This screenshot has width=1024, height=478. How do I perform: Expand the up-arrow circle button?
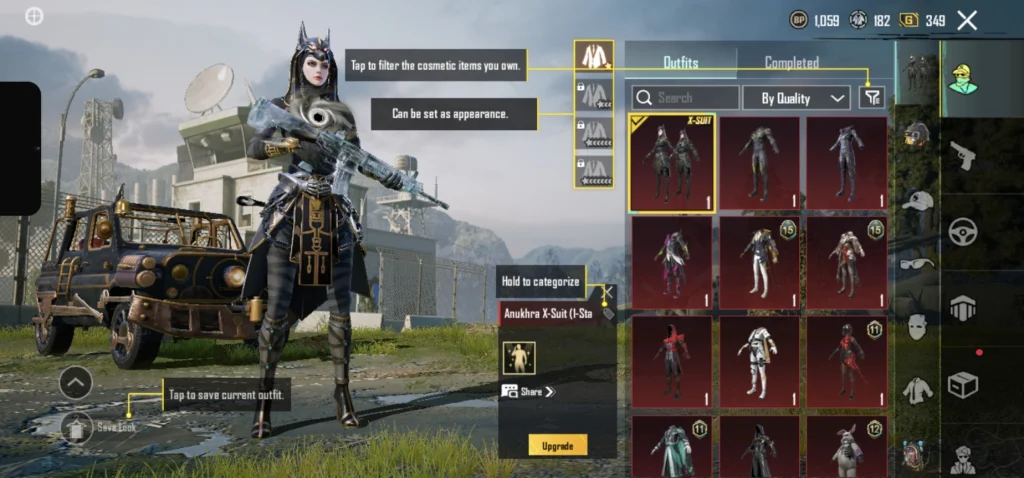coord(76,382)
